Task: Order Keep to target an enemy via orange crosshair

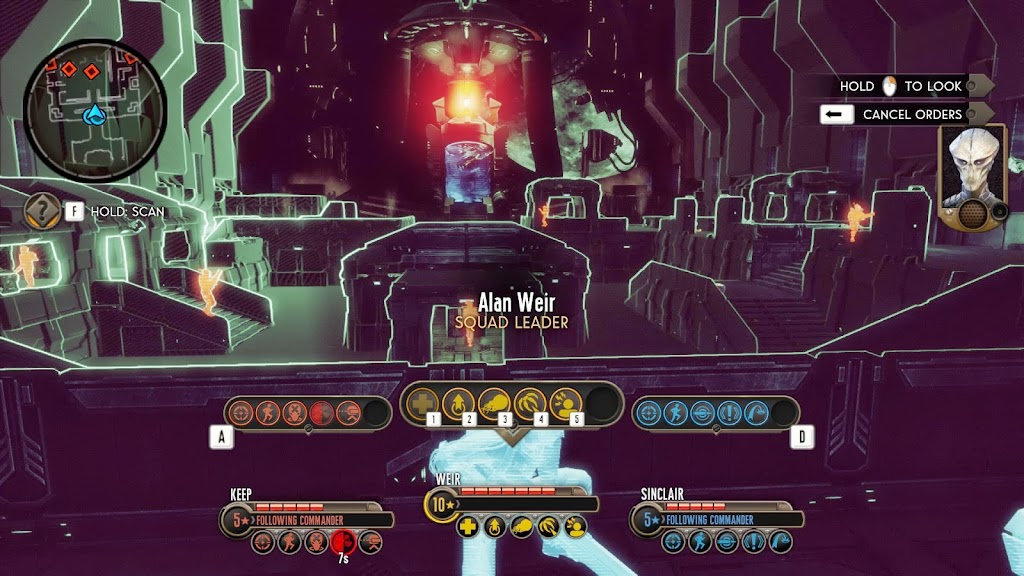Action: pos(240,412)
